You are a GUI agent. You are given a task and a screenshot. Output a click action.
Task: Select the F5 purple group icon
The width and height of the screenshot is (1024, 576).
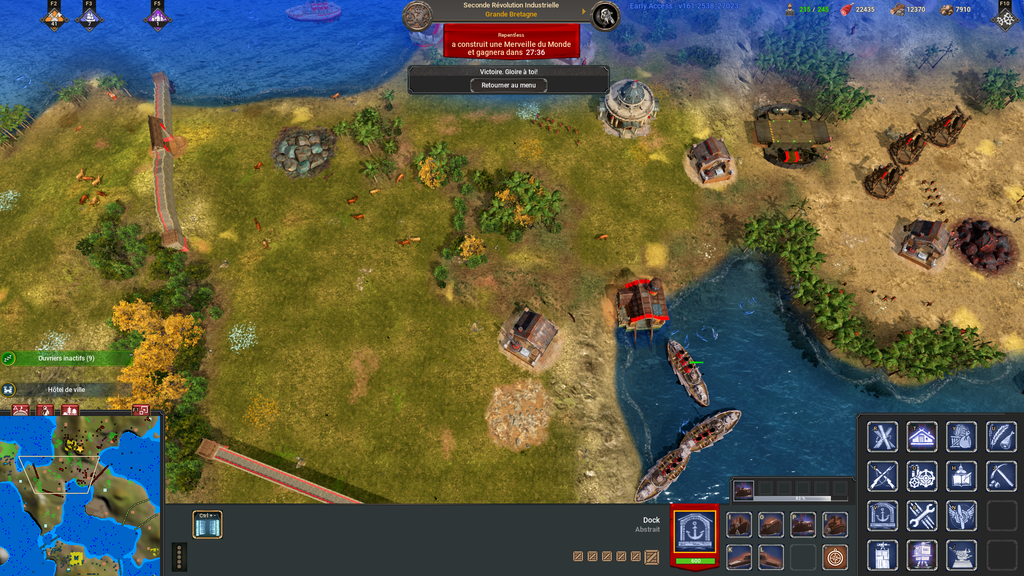pos(157,17)
